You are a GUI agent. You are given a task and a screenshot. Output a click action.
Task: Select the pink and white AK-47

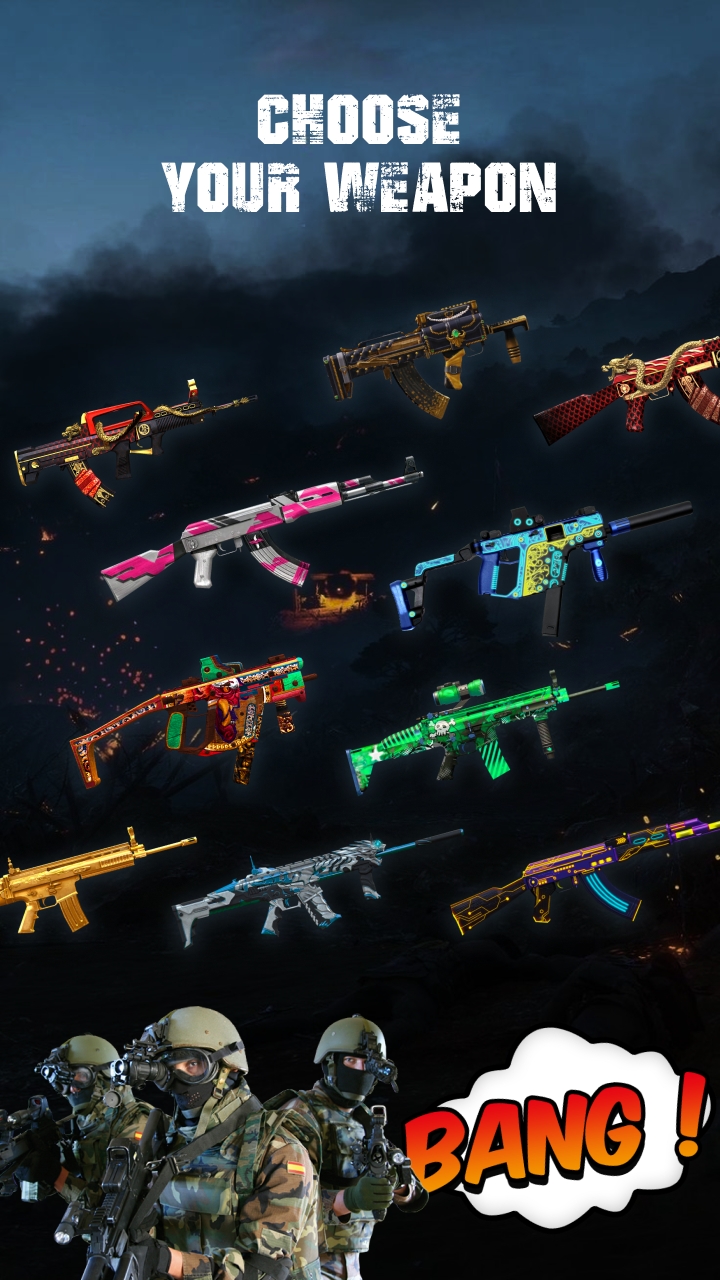click(262, 530)
